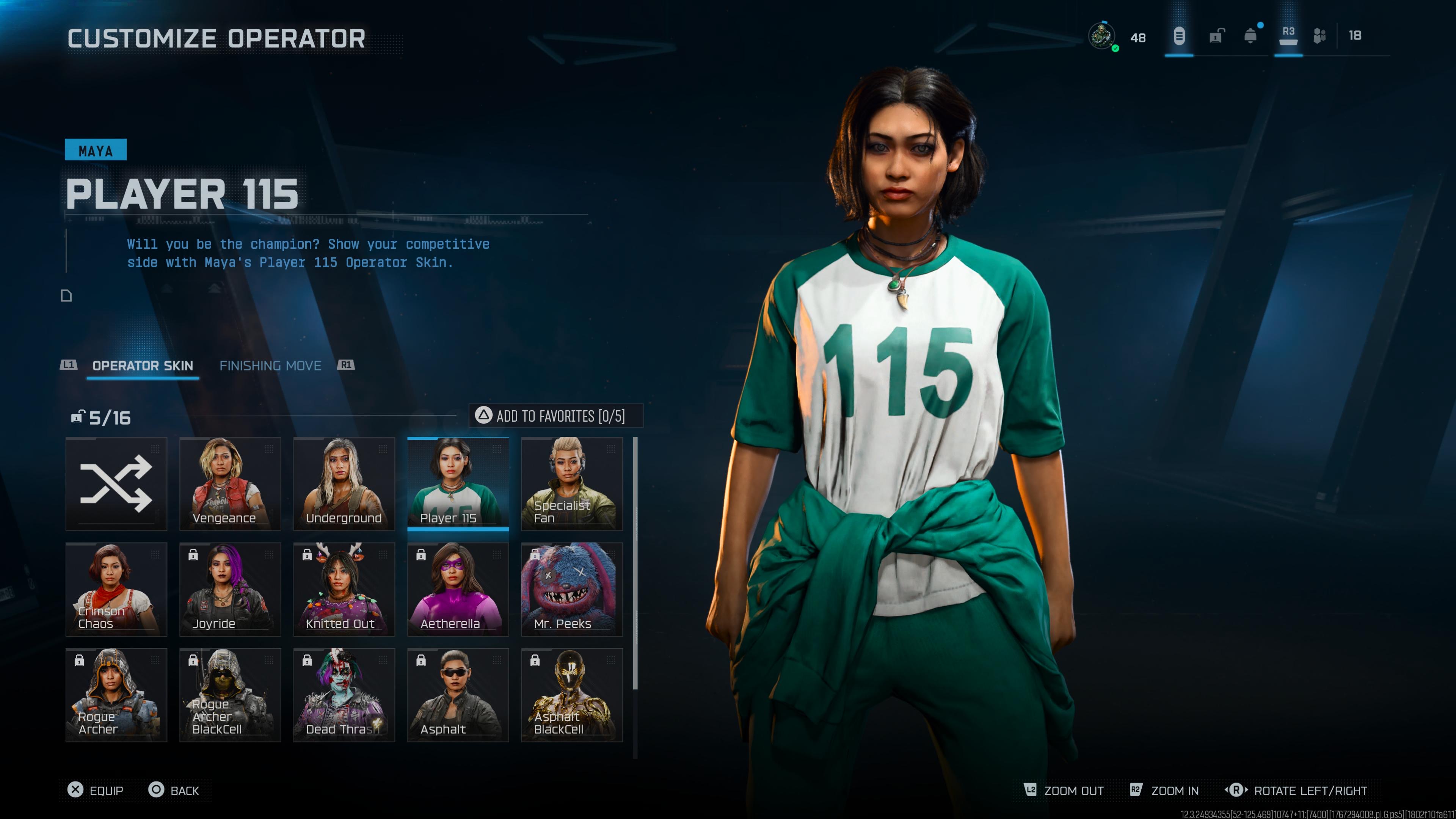This screenshot has height=819, width=1456.
Task: Select the Underground operator skin
Action: 344,484
